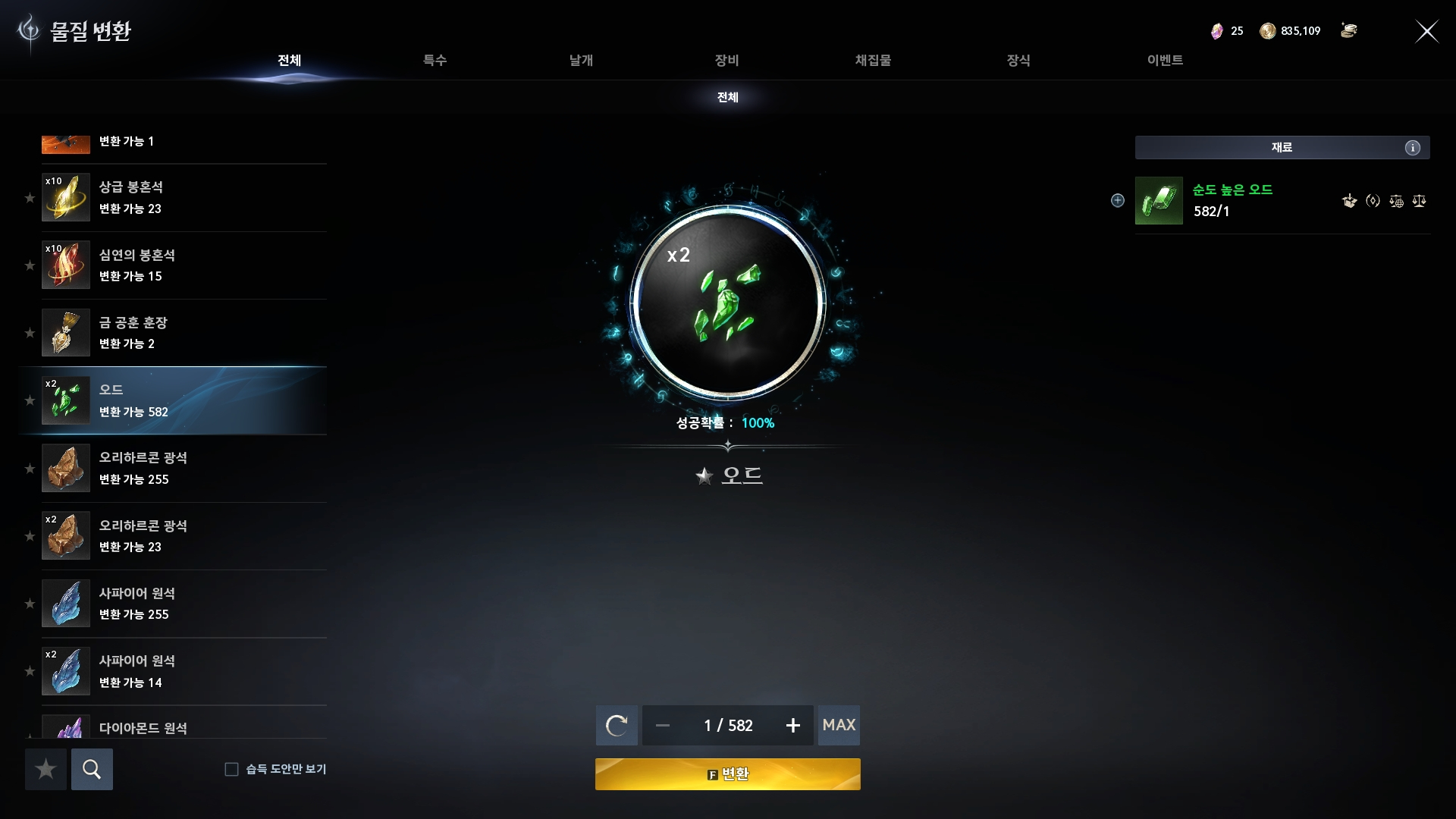Switch to the 장식 tab
The image size is (1456, 819).
(x=1018, y=60)
